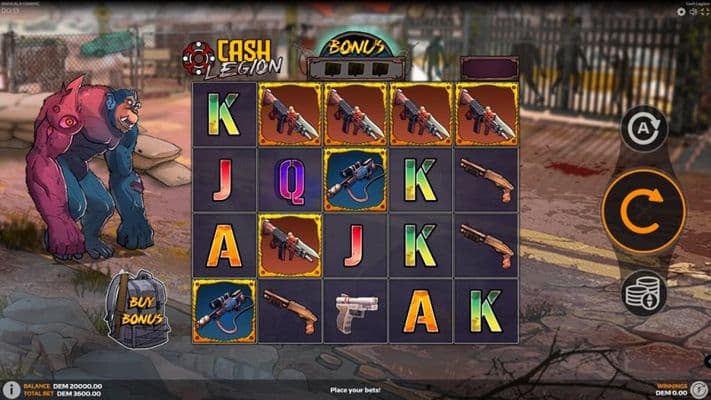Click the Buy Bonus backpack

point(138,309)
